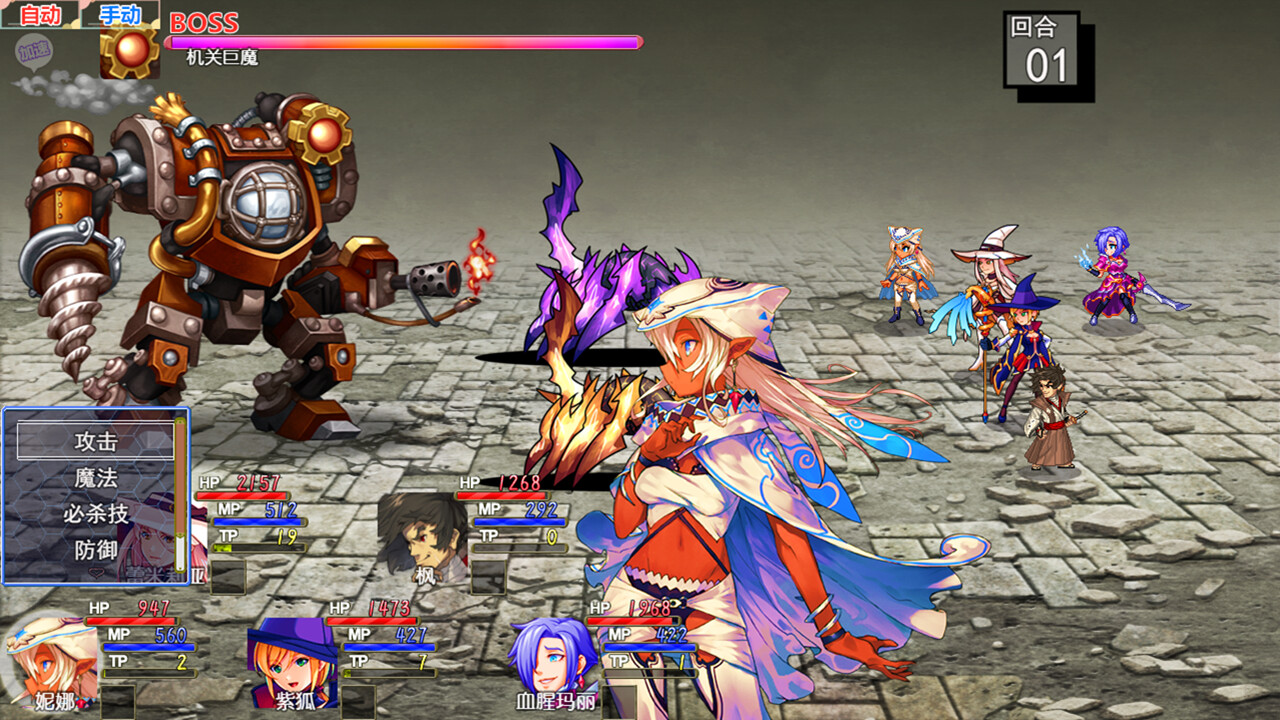Click the pink heart icon under command menu
The width and height of the screenshot is (1280, 720).
click(96, 572)
